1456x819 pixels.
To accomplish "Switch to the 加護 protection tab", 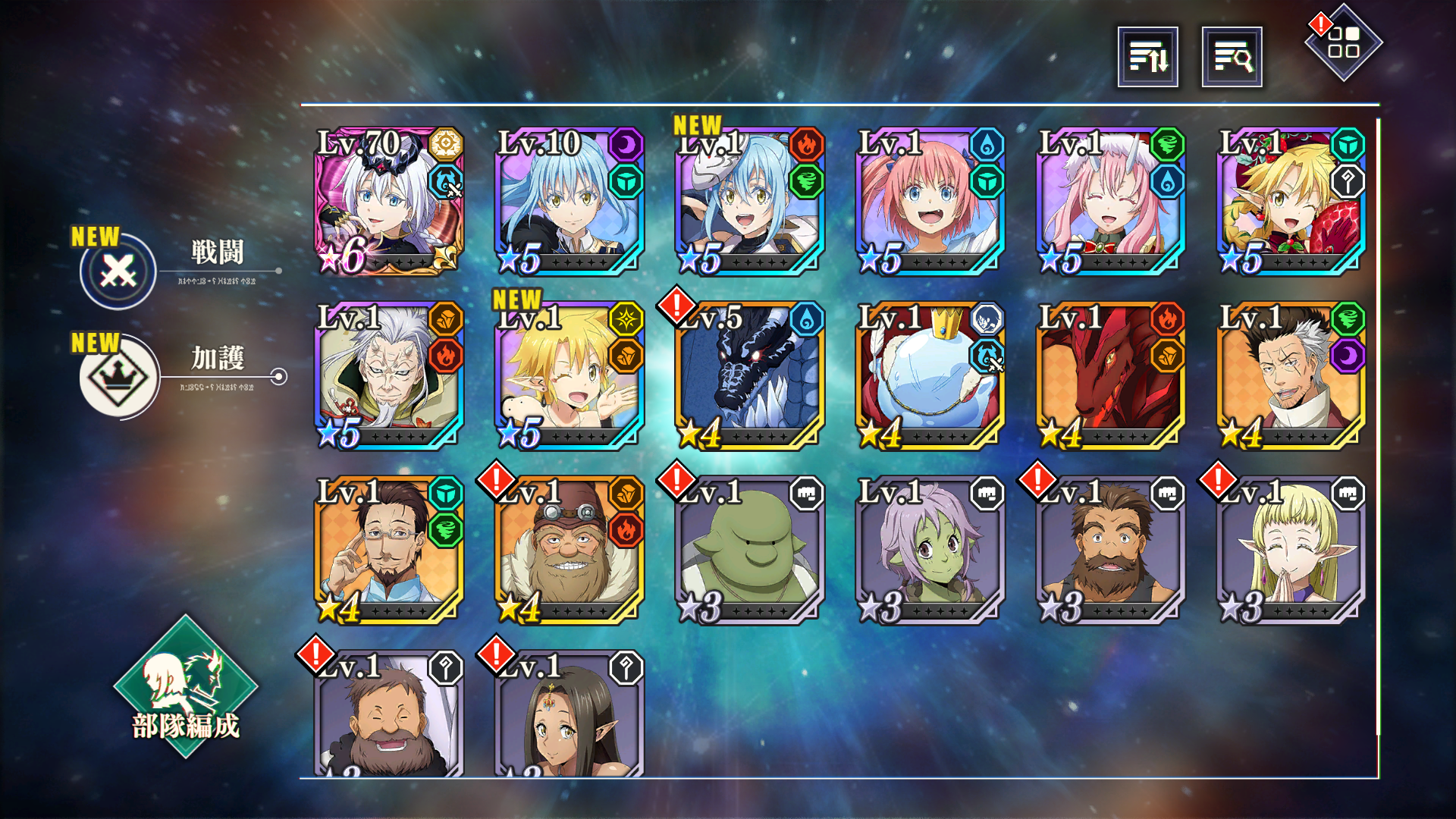I will [x=119, y=376].
